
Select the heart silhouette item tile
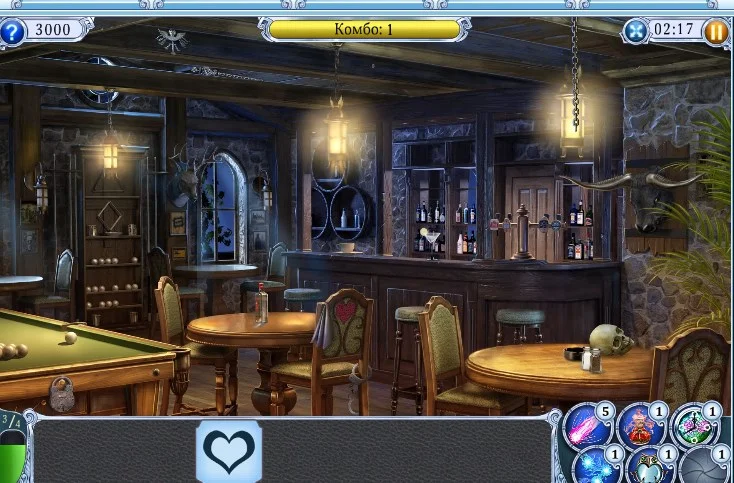(228, 452)
